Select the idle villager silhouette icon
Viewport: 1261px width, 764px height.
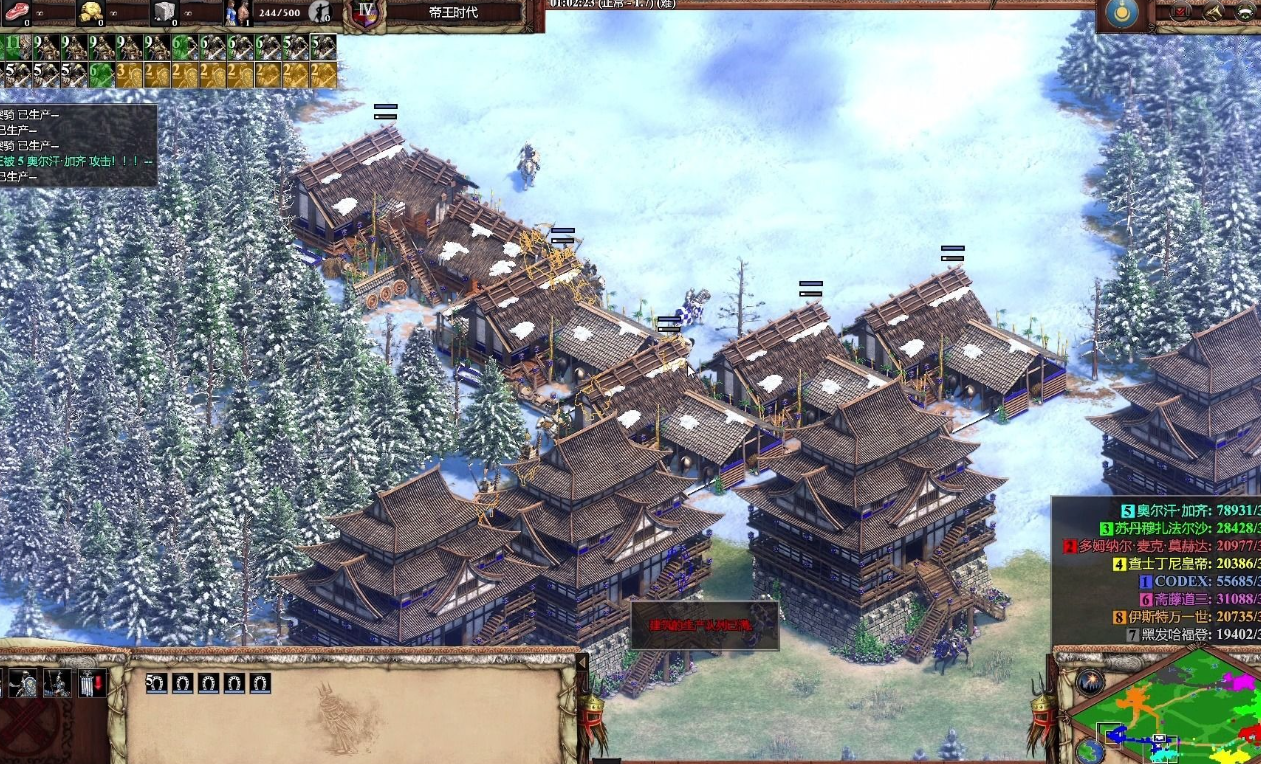[320, 12]
